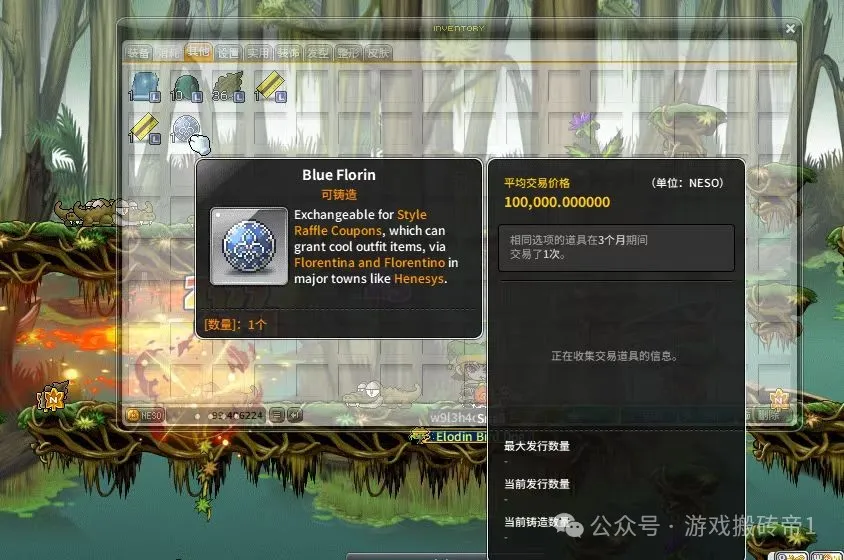Switch to the 设置 tab
The width and height of the screenshot is (844, 560).
pos(228,52)
